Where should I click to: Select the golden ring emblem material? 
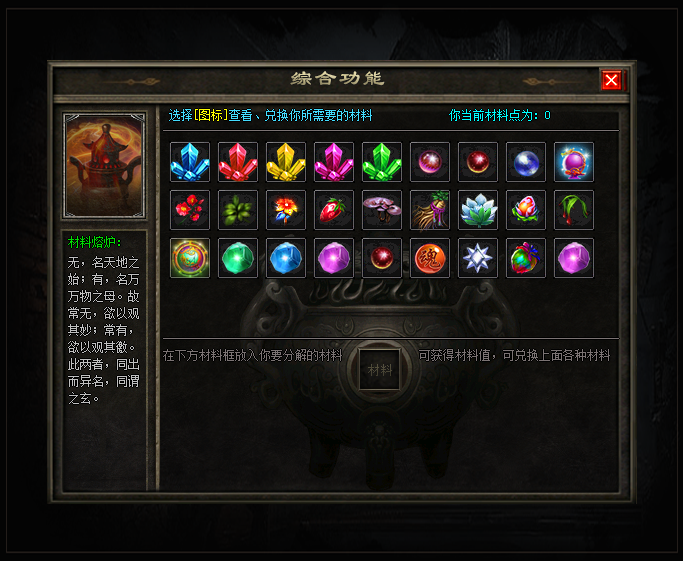pos(189,258)
